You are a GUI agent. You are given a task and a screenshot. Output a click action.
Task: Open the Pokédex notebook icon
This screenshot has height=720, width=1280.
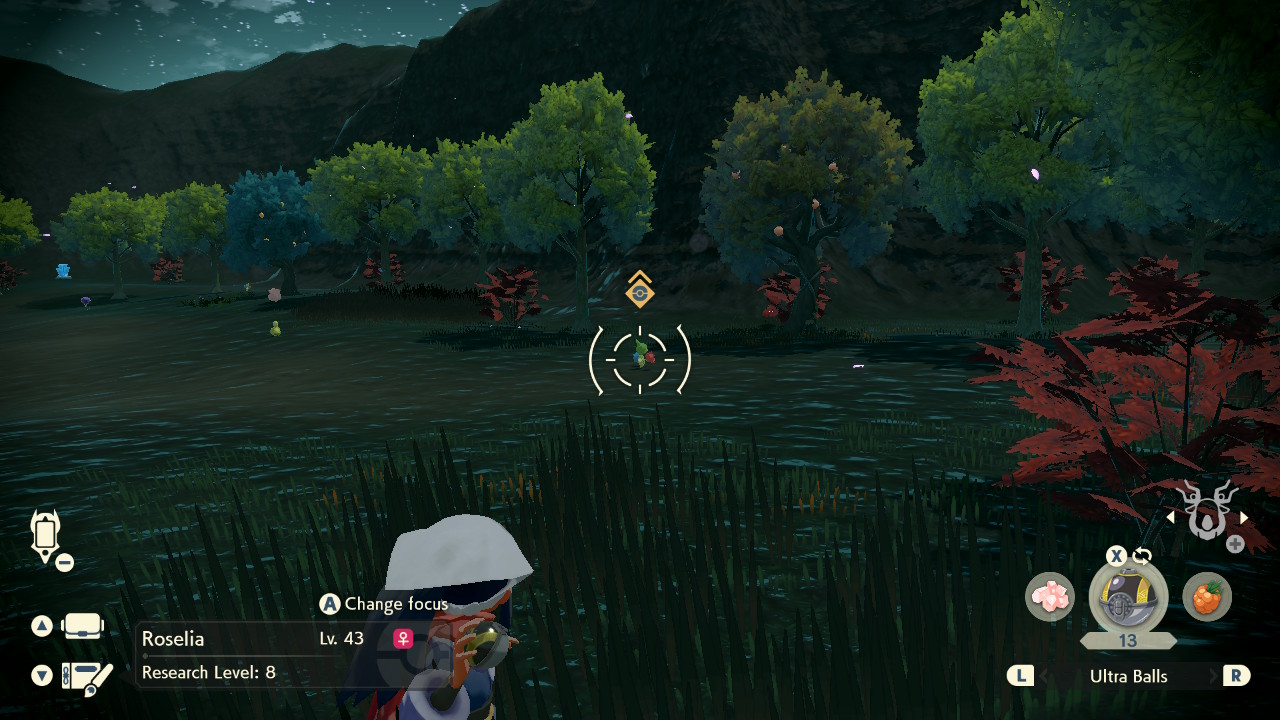tap(86, 677)
